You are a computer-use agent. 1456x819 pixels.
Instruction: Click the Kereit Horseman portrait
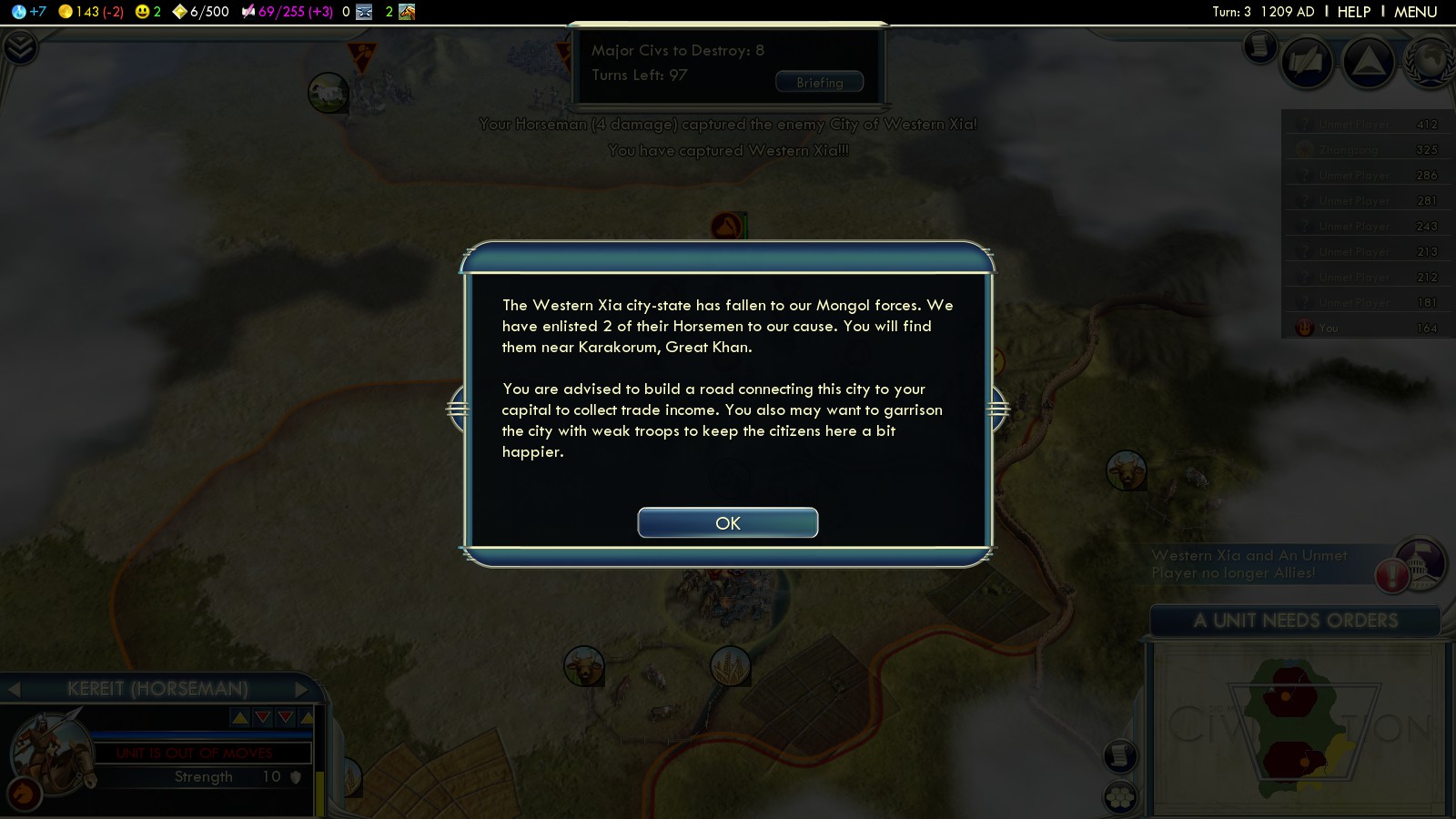pyautogui.click(x=47, y=751)
